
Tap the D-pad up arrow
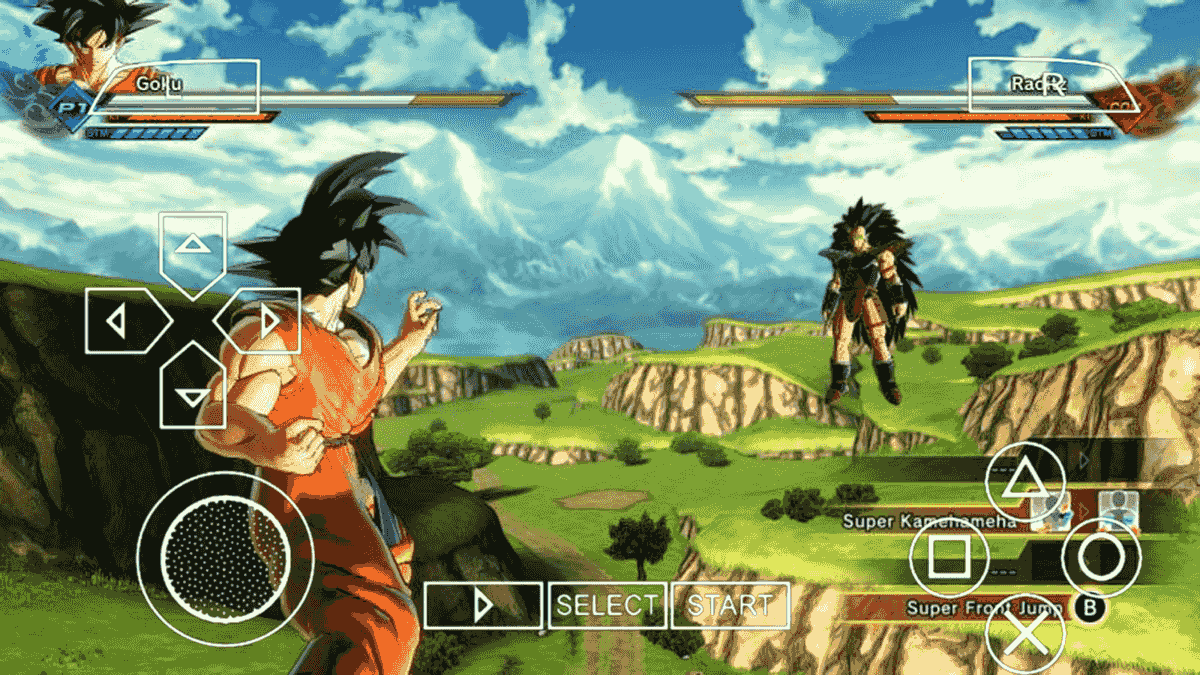[191, 246]
